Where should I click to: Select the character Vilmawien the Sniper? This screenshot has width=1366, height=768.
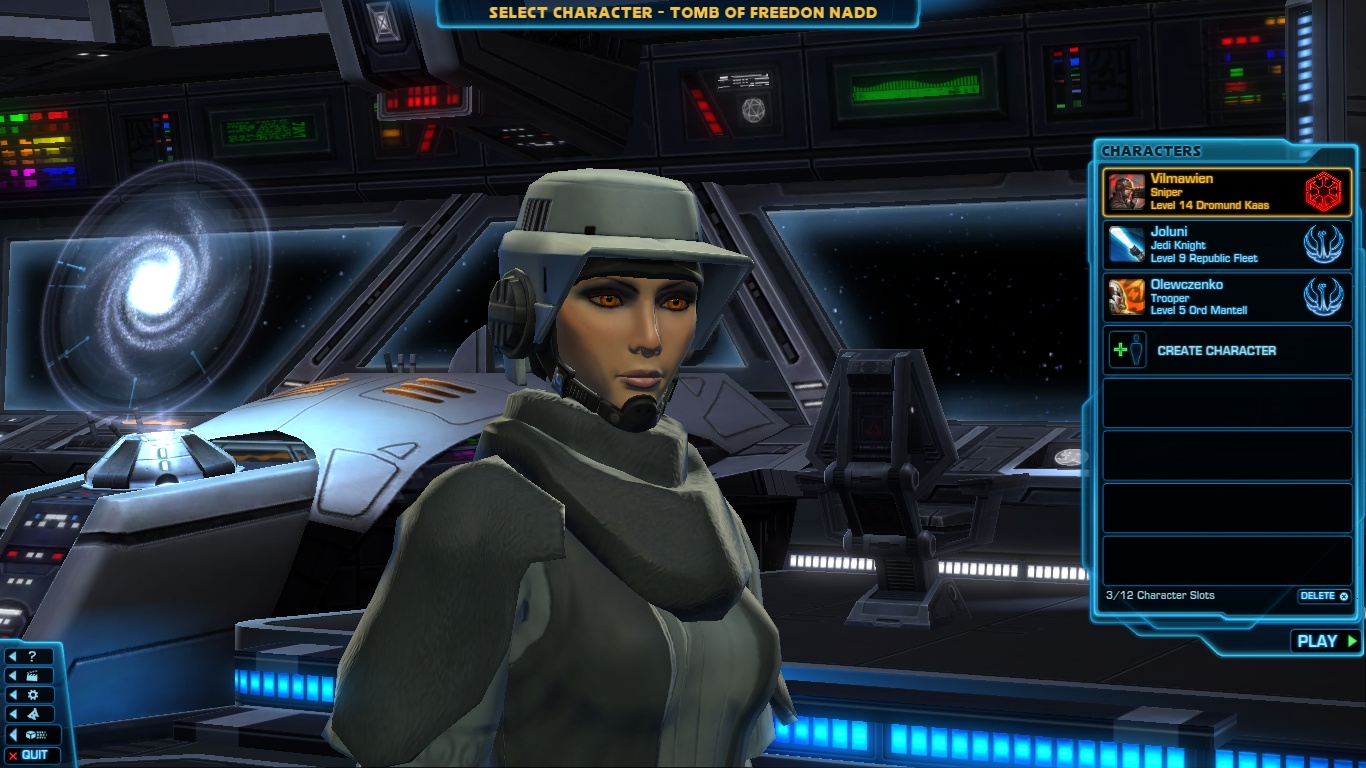(x=1226, y=192)
